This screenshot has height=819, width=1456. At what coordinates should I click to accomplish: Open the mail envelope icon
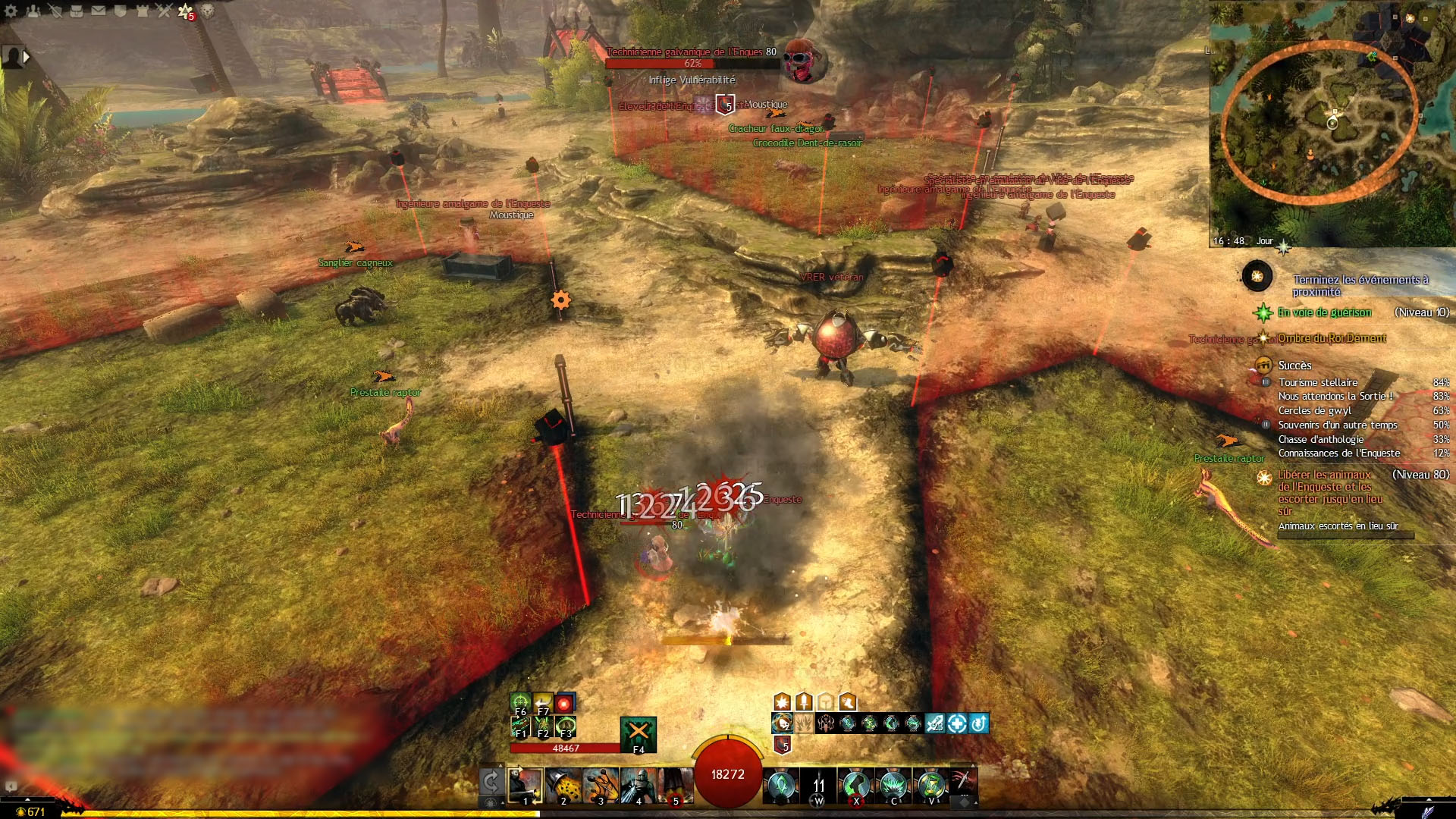[99, 11]
